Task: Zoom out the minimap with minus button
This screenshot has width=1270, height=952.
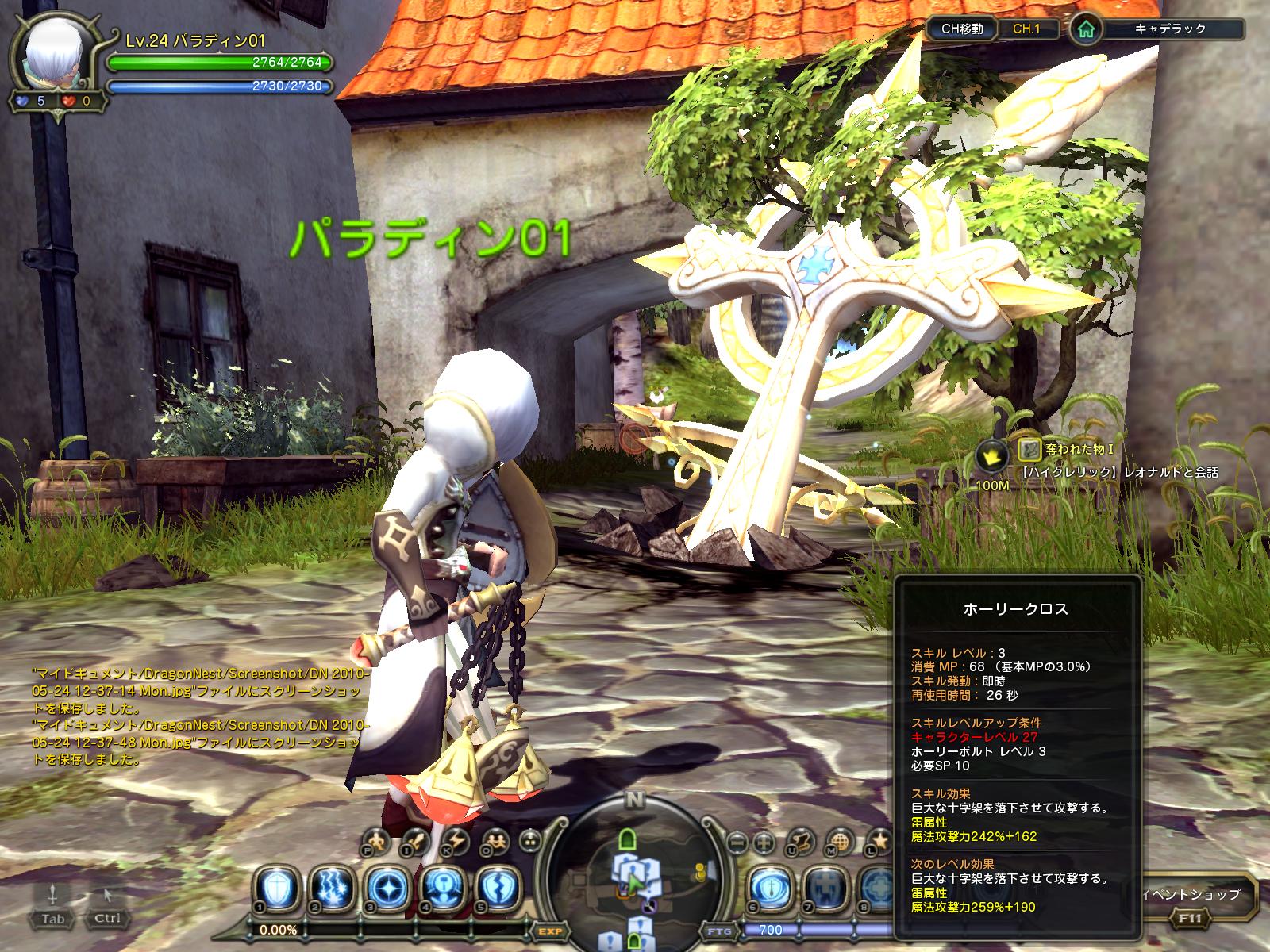Action: pos(737,840)
